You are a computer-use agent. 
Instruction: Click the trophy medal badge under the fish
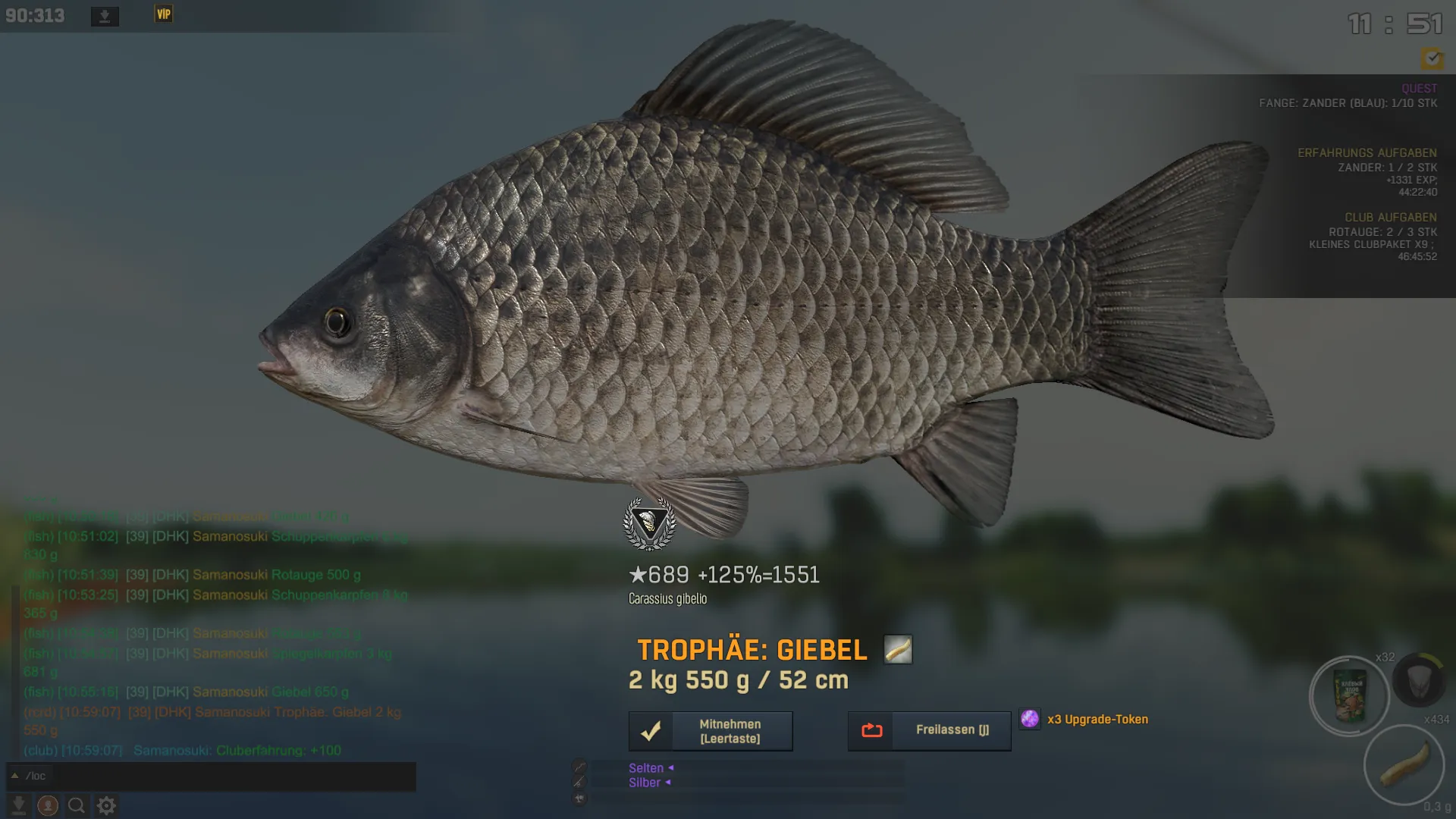tap(649, 524)
